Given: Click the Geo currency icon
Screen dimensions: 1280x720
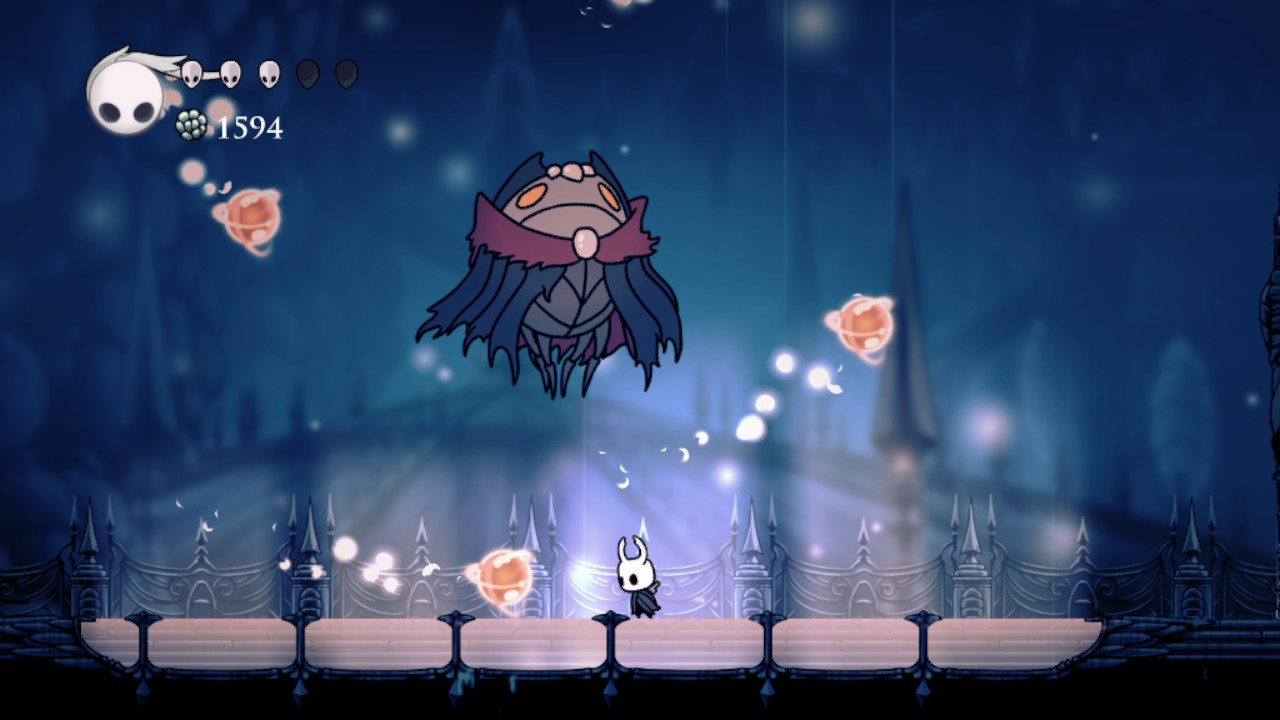Looking at the screenshot, I should click(x=190, y=124).
